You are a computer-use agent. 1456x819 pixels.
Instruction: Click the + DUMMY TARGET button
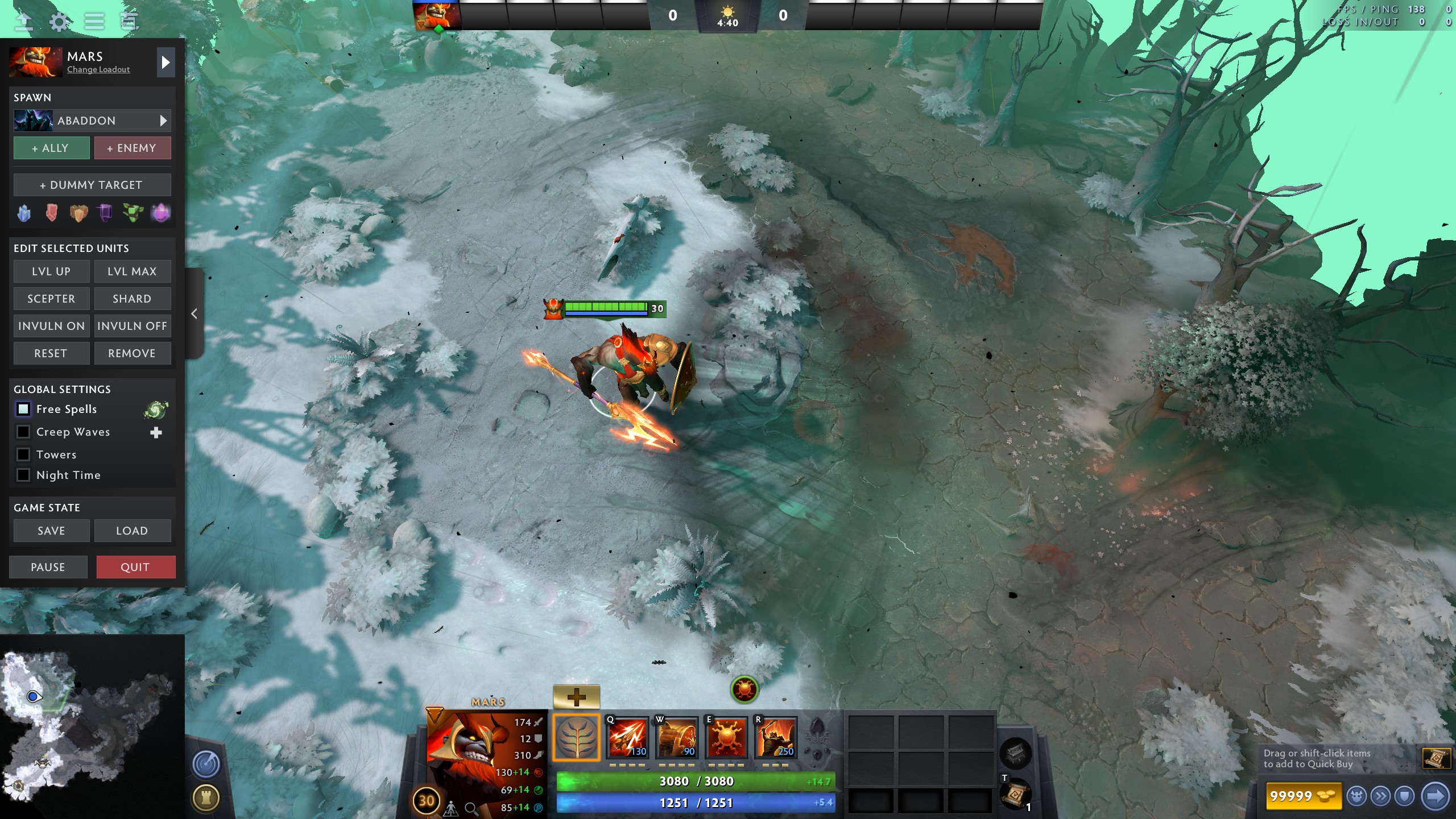[92, 184]
